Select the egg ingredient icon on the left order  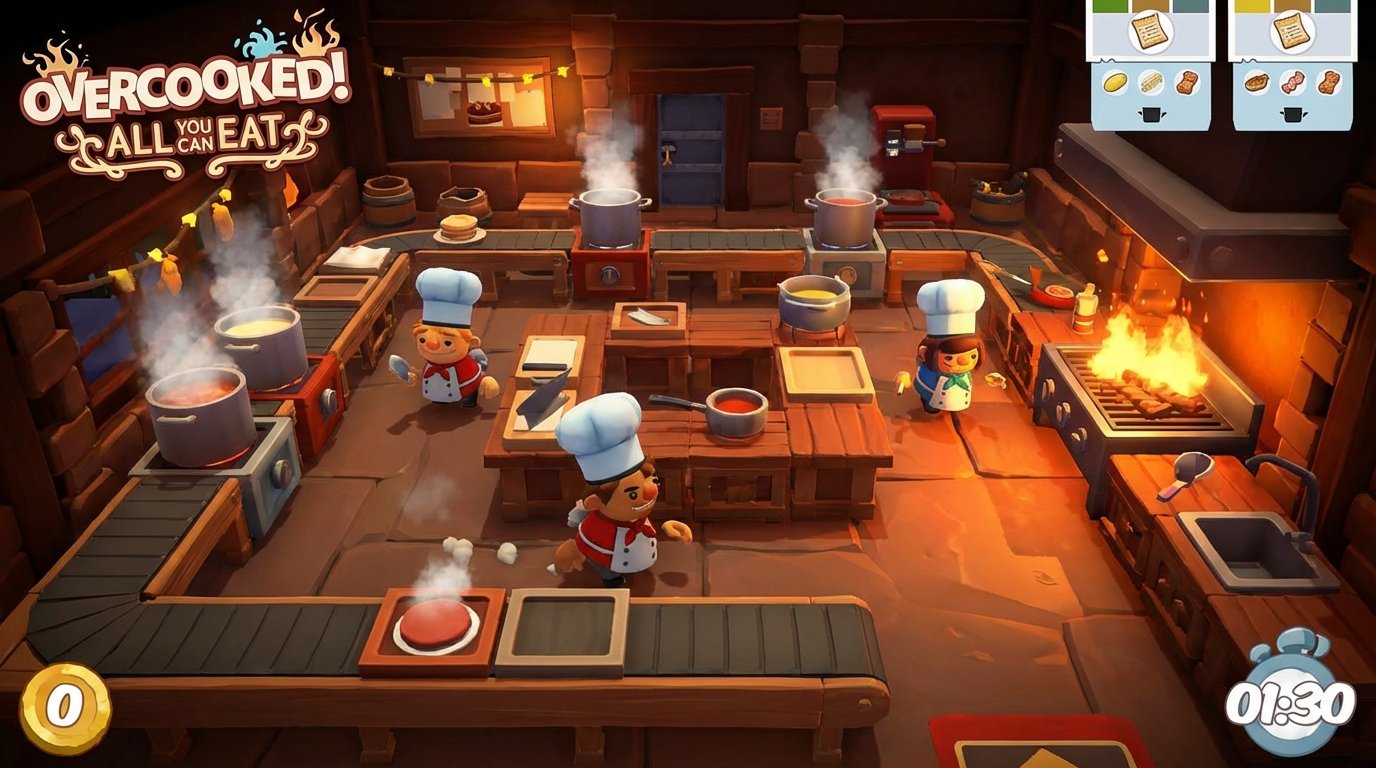point(1115,83)
